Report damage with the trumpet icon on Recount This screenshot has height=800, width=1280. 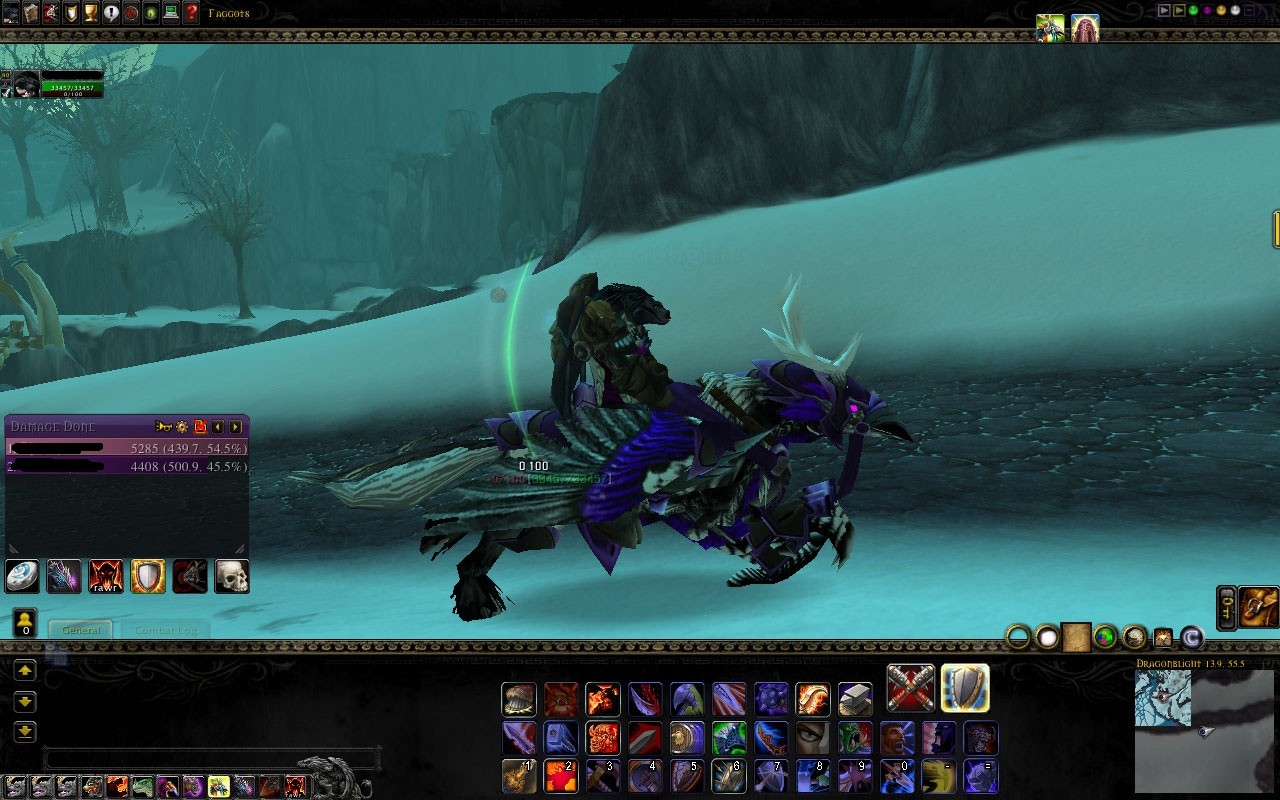162,427
